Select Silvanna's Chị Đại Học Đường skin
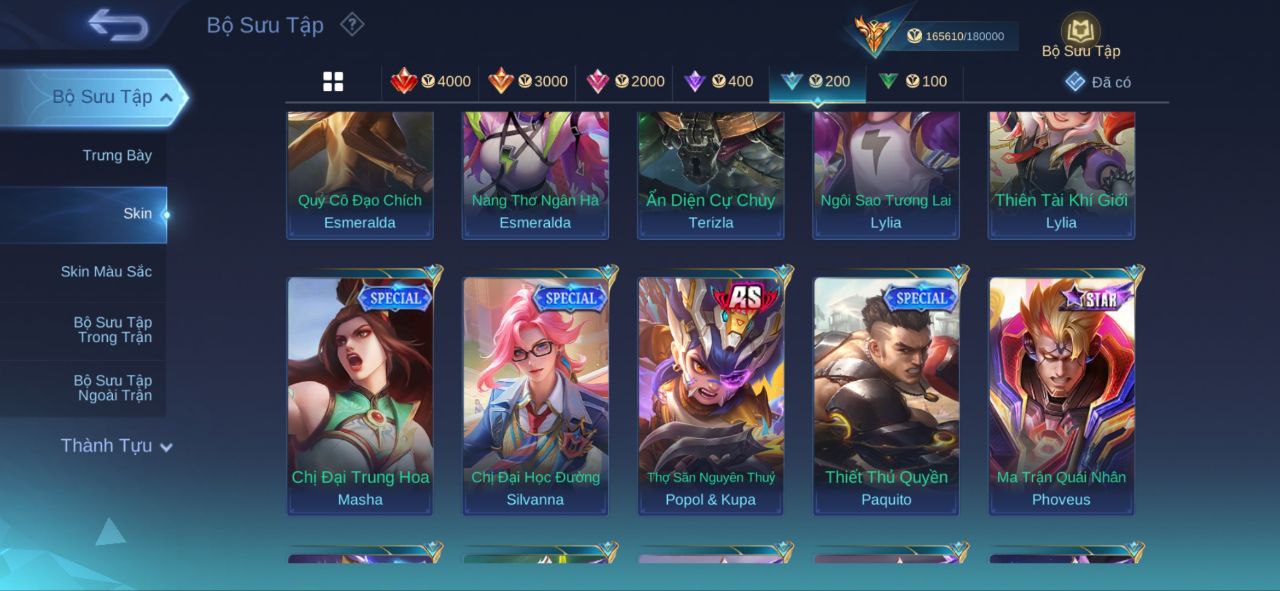 click(x=535, y=395)
